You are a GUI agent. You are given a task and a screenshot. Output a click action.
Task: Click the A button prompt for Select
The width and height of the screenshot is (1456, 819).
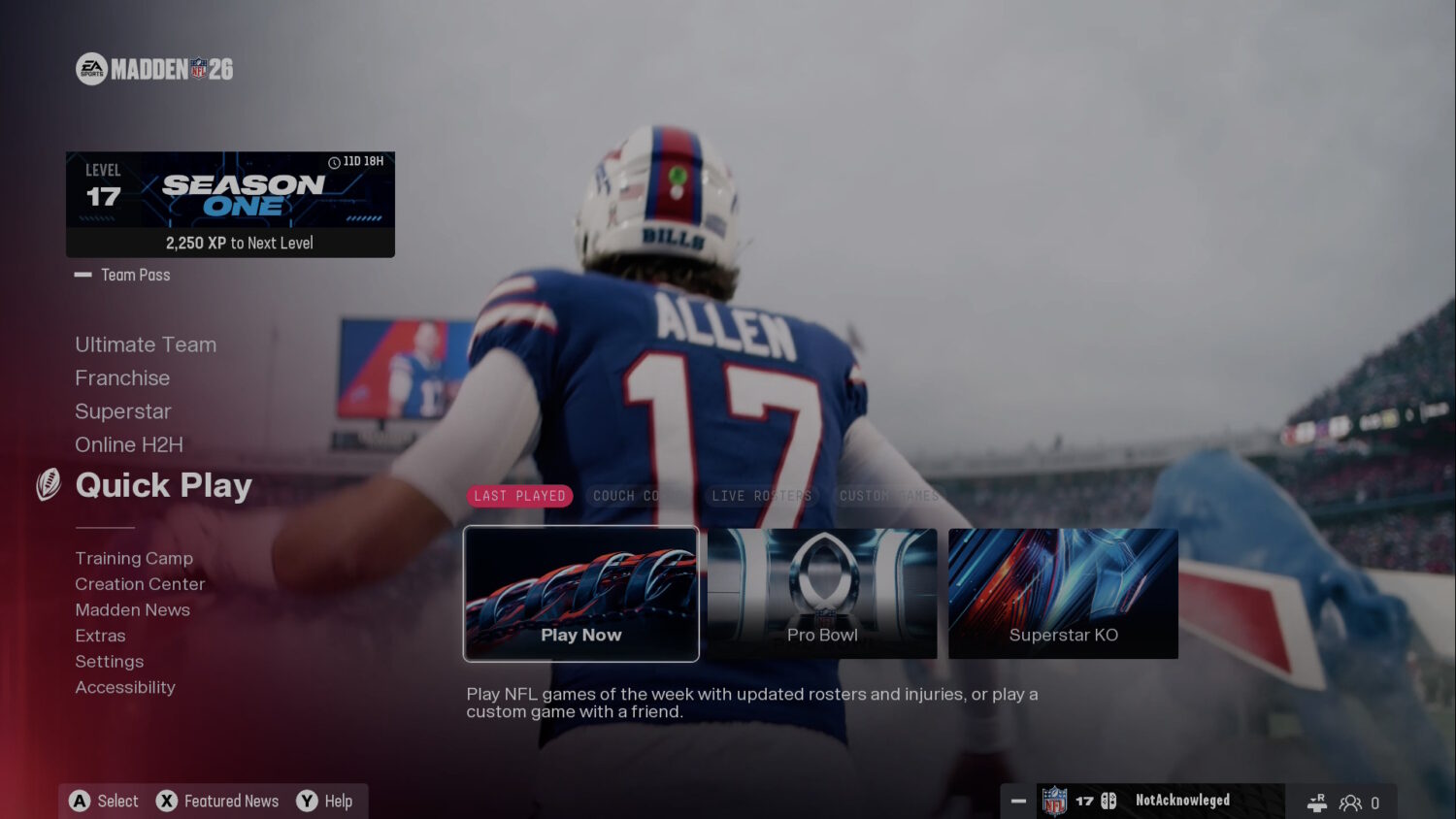point(78,801)
